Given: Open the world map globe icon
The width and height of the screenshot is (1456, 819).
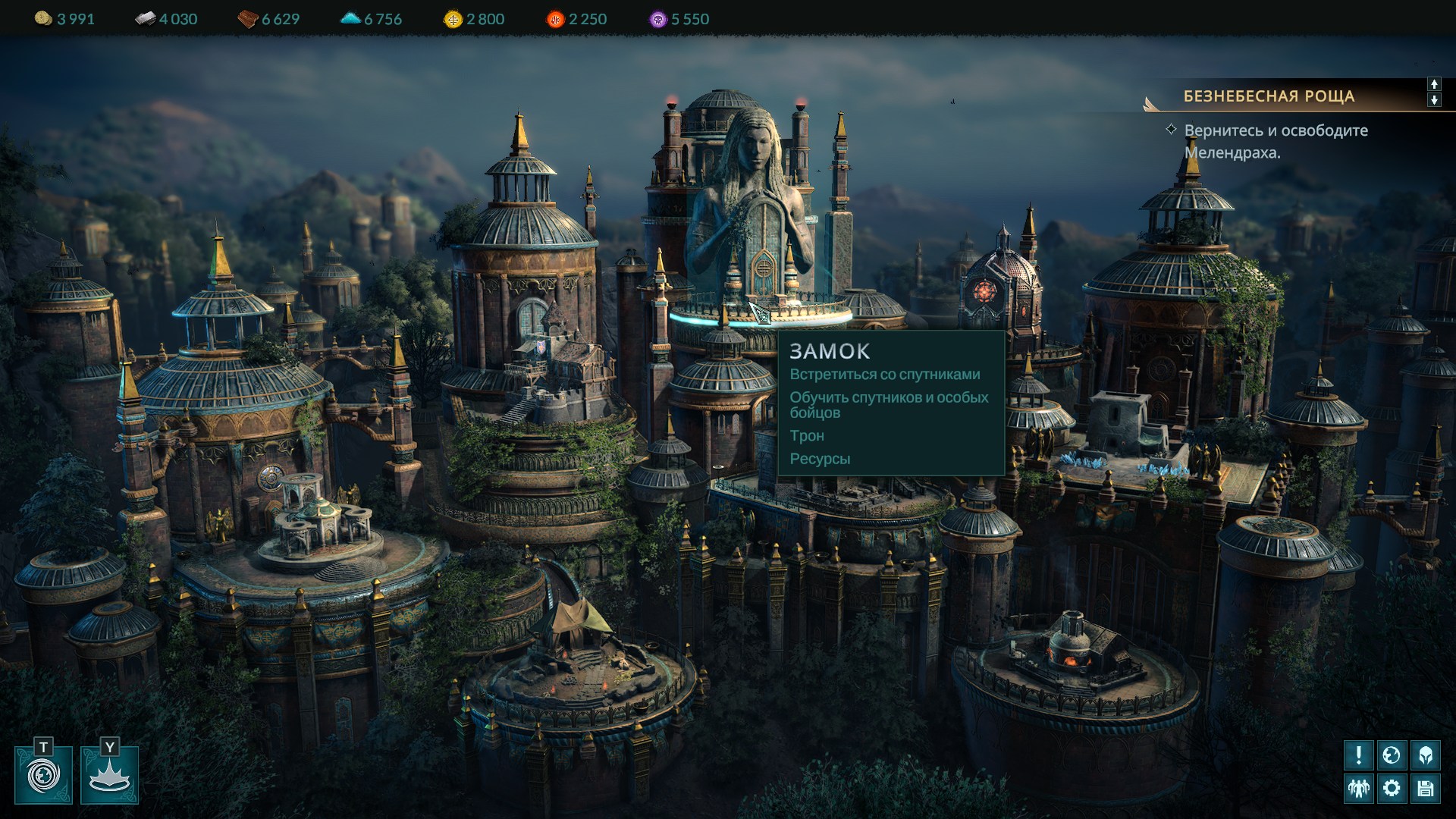Looking at the screenshot, I should click(1392, 755).
